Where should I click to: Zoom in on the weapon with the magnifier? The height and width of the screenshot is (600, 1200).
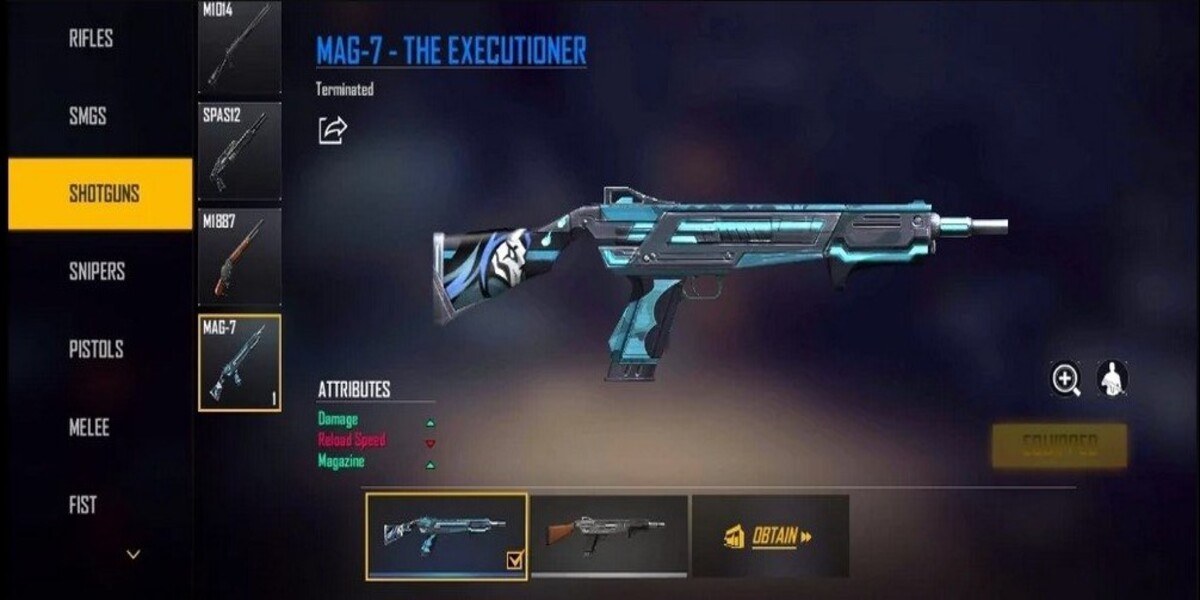tap(1066, 378)
